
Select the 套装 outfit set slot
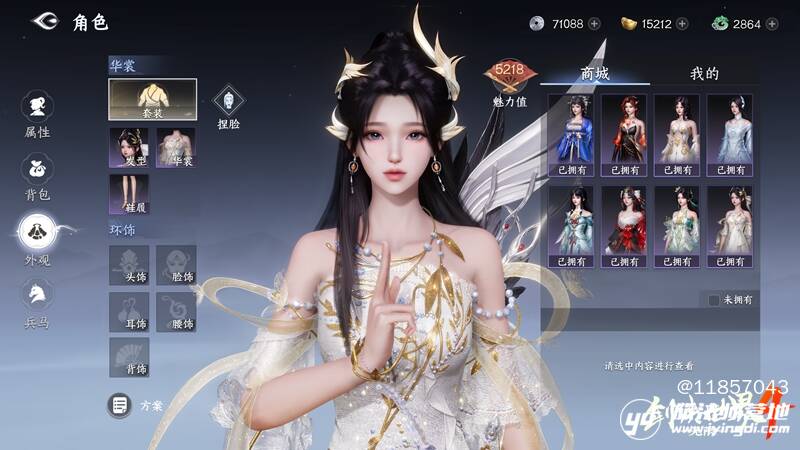pyautogui.click(x=152, y=100)
